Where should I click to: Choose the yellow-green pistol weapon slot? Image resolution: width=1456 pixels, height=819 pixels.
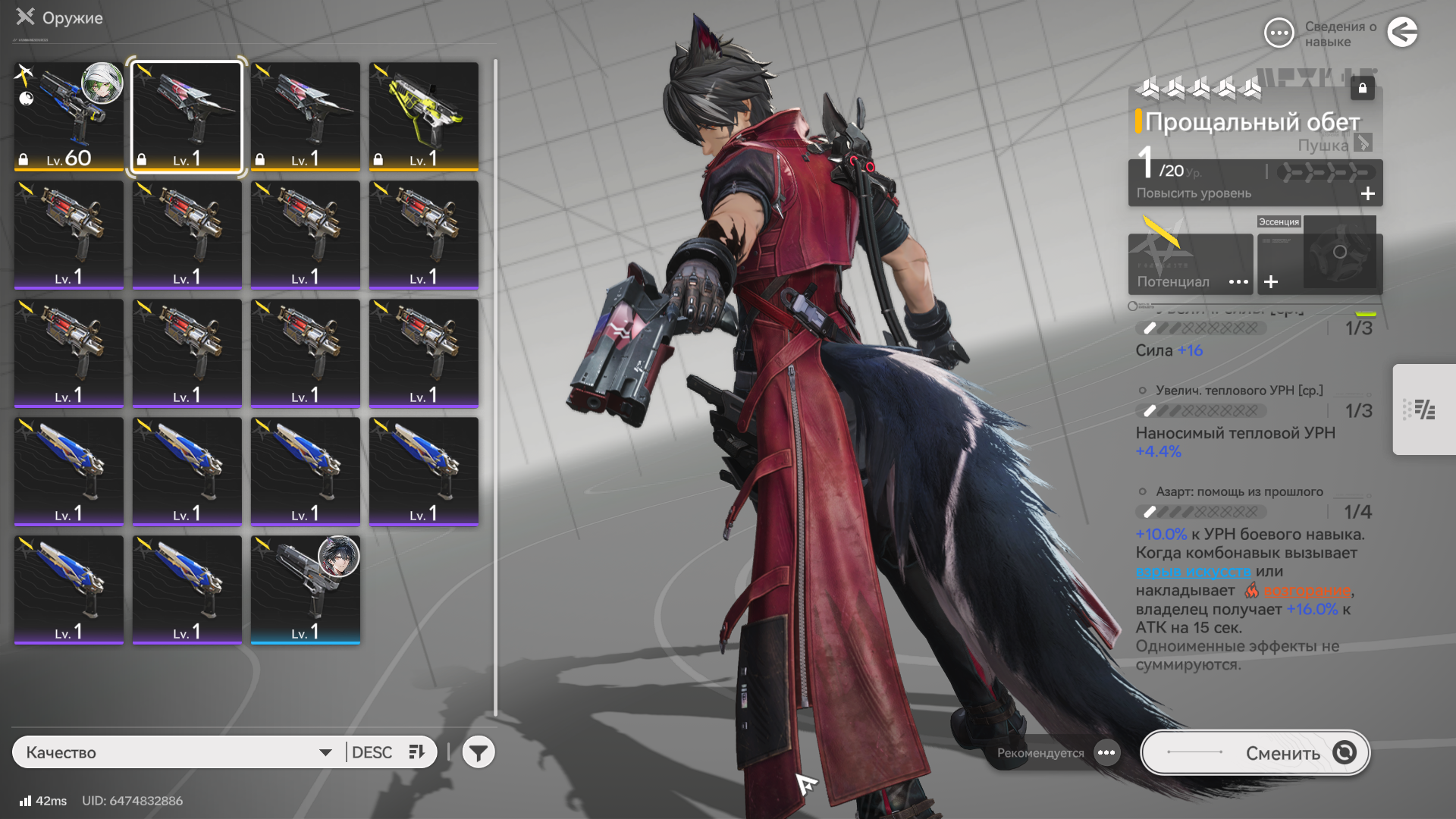pyautogui.click(x=424, y=116)
